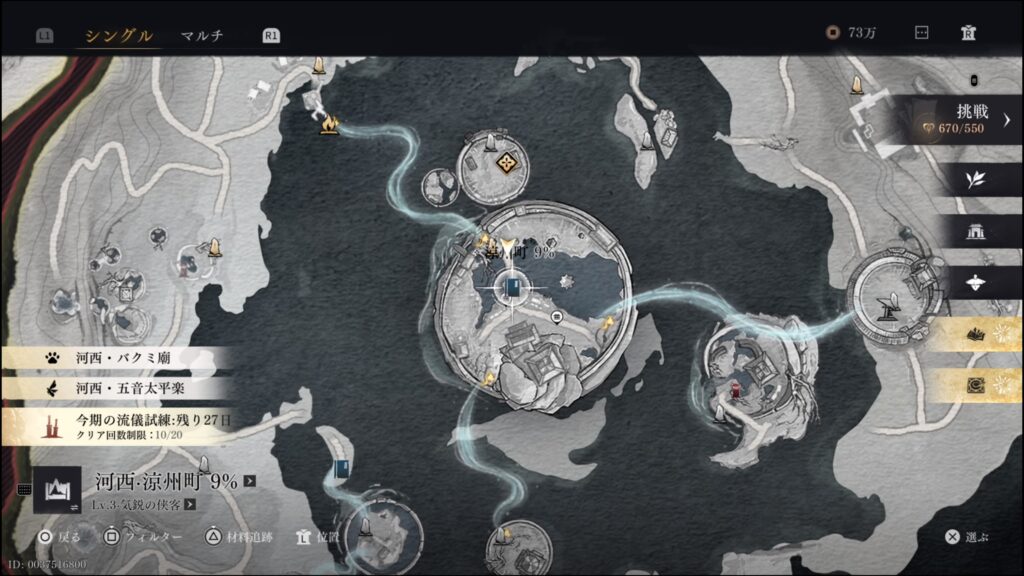Select the leaf sprig side tab
The height and width of the screenshot is (576, 1024).
pos(974,181)
